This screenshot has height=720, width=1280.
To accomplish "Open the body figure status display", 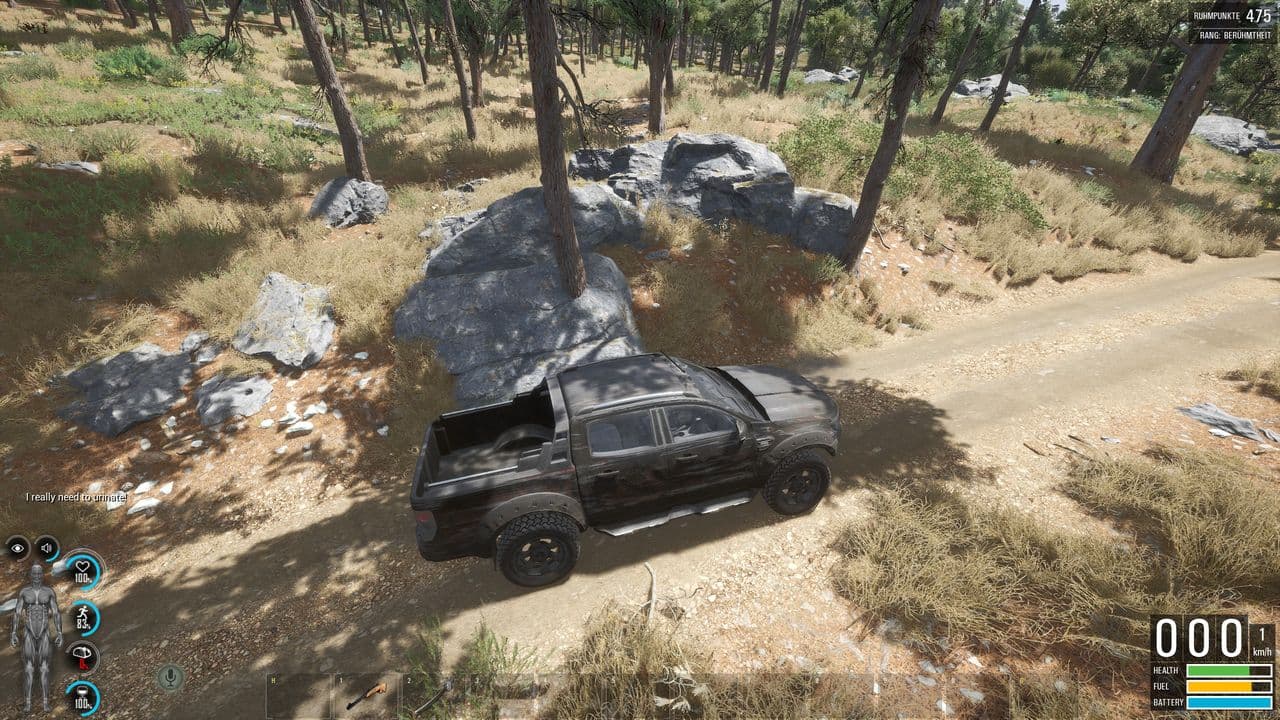I will (35, 637).
